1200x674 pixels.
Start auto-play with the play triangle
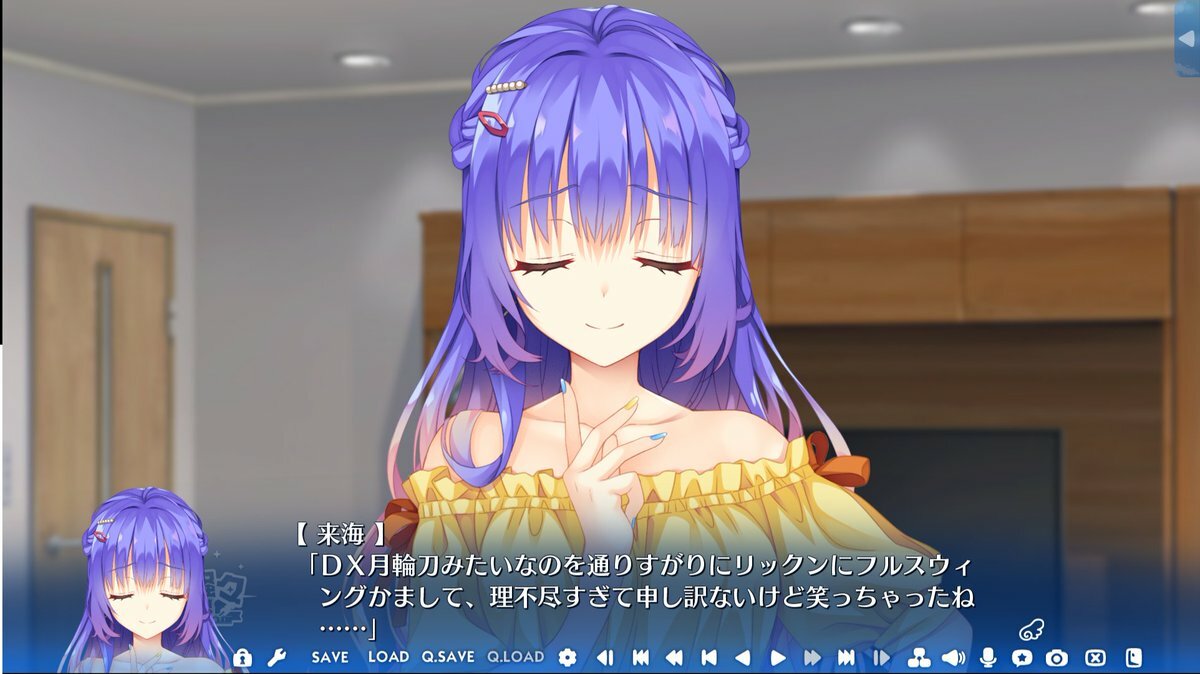tap(778, 657)
